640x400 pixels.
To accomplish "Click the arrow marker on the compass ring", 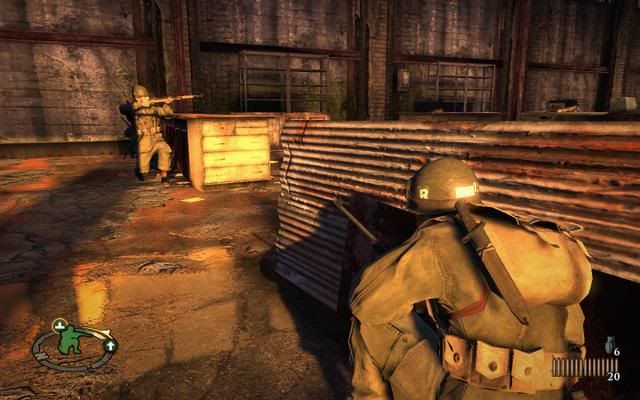I will pyautogui.click(x=109, y=345).
